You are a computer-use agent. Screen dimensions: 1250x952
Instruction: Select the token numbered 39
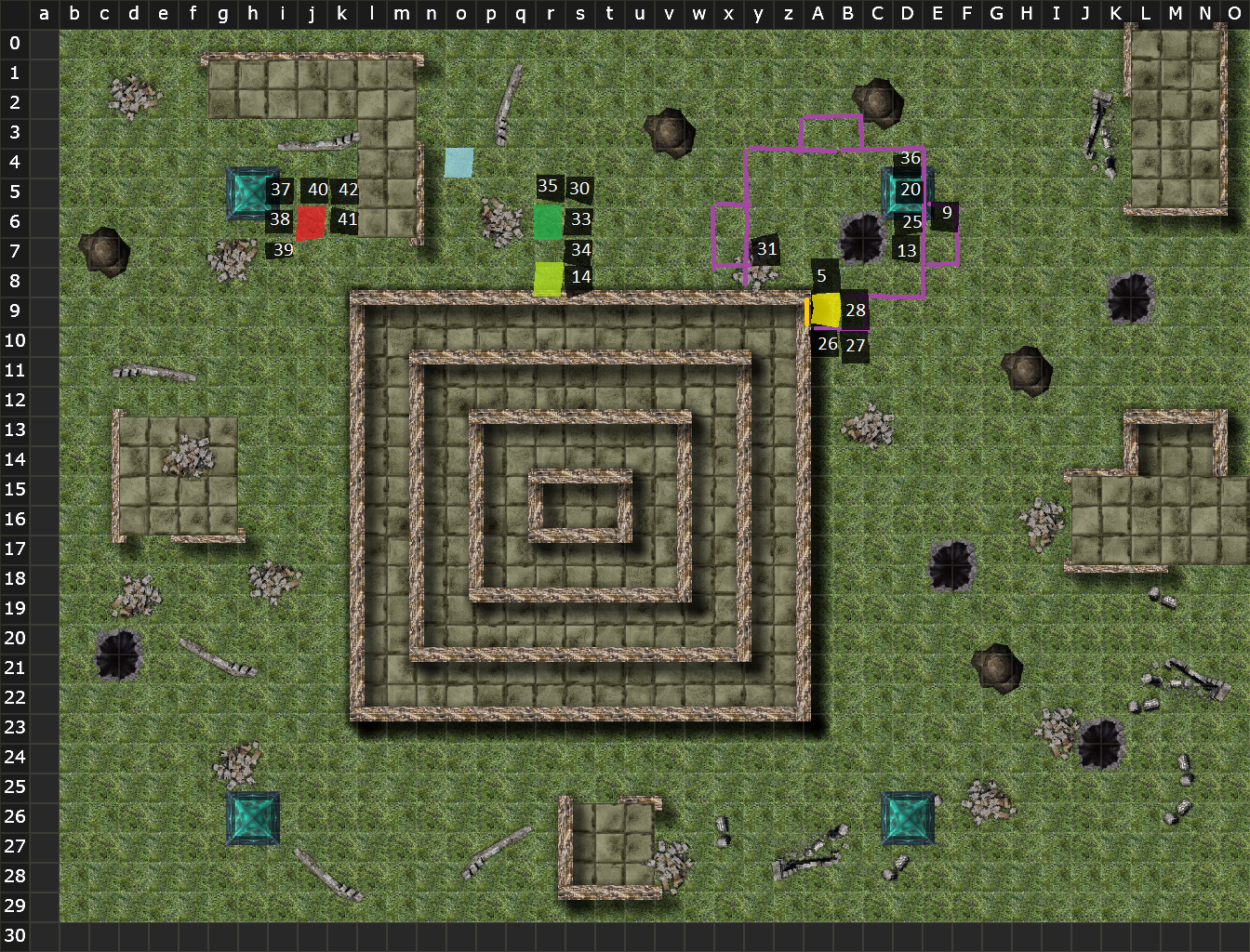point(283,250)
